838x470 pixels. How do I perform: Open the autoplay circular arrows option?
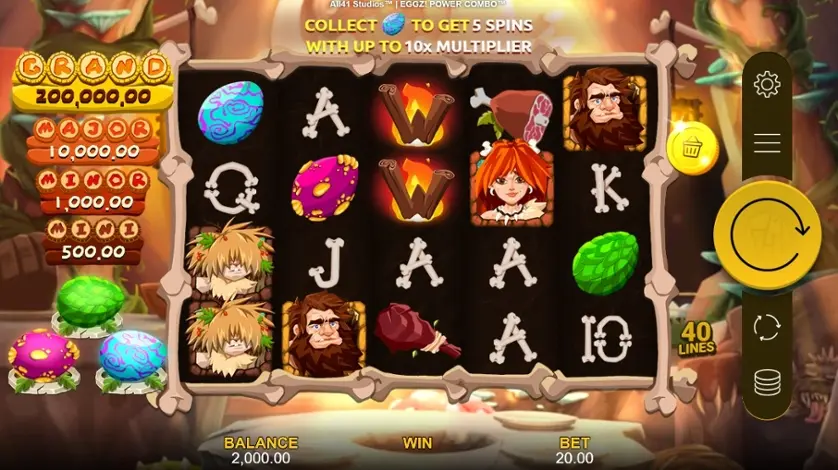(x=767, y=327)
